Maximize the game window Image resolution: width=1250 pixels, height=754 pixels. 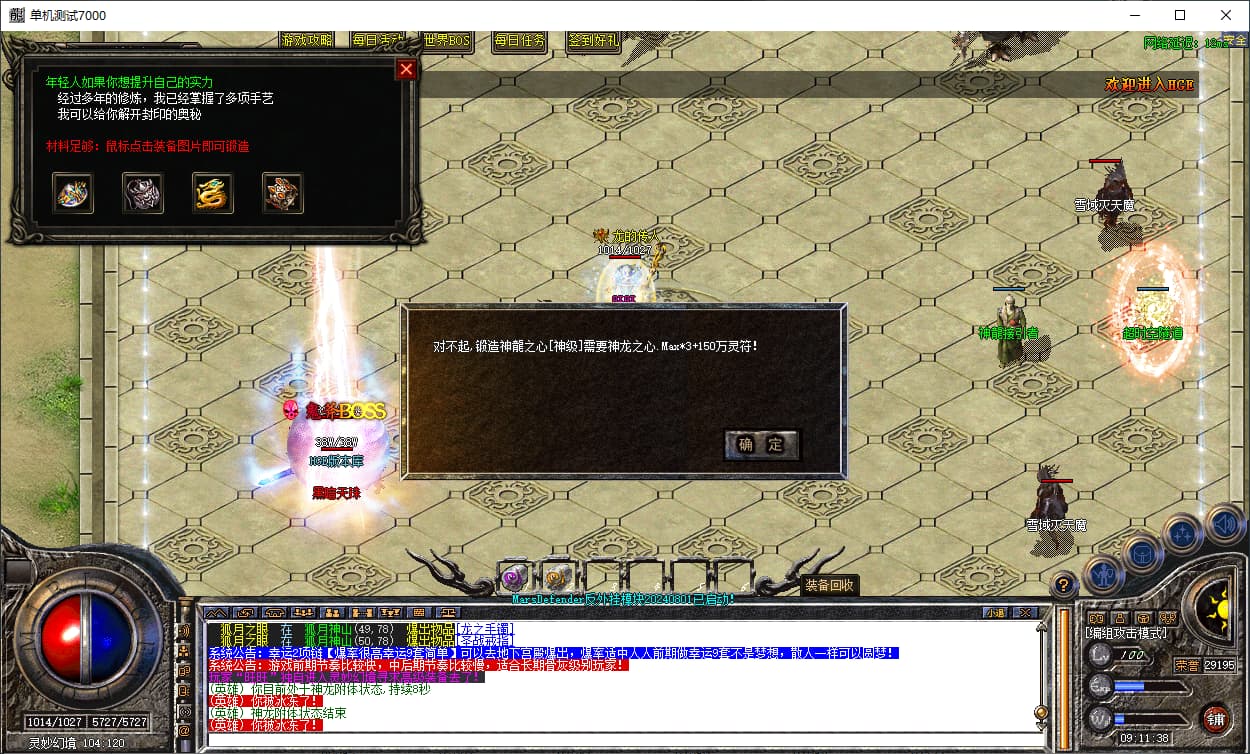1180,15
